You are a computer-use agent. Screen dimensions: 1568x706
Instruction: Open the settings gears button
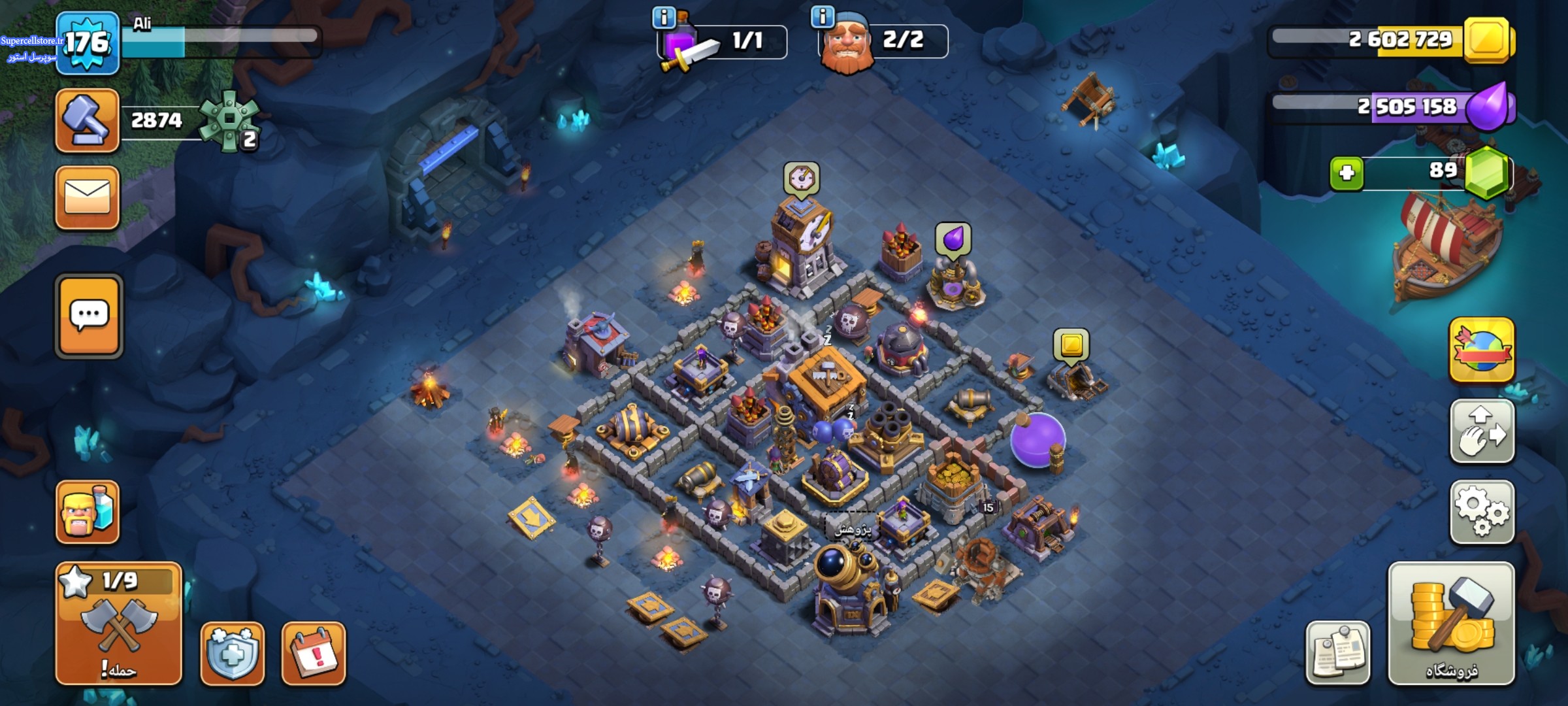(1482, 512)
